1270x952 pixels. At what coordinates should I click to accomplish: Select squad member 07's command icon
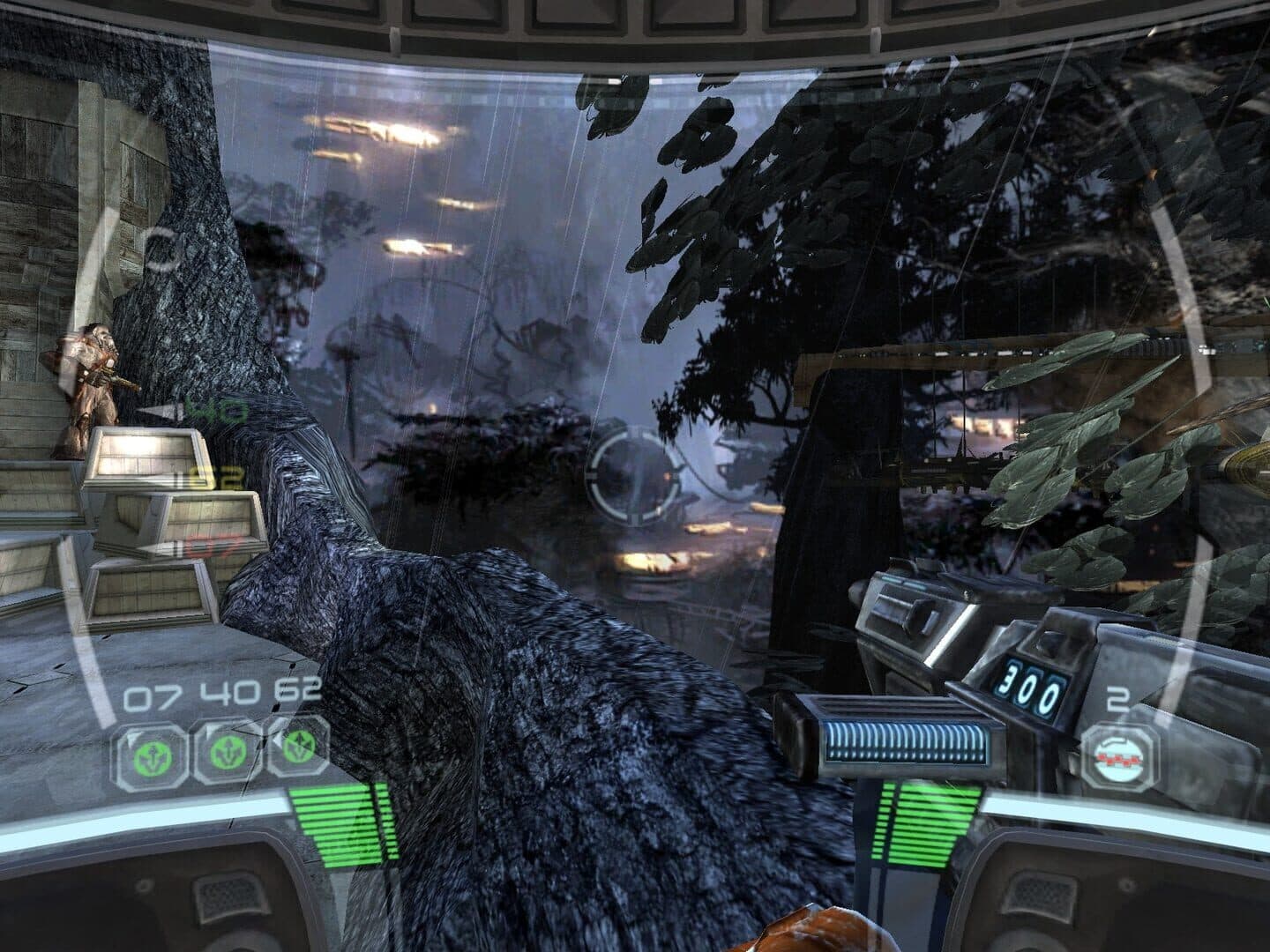pyautogui.click(x=150, y=756)
